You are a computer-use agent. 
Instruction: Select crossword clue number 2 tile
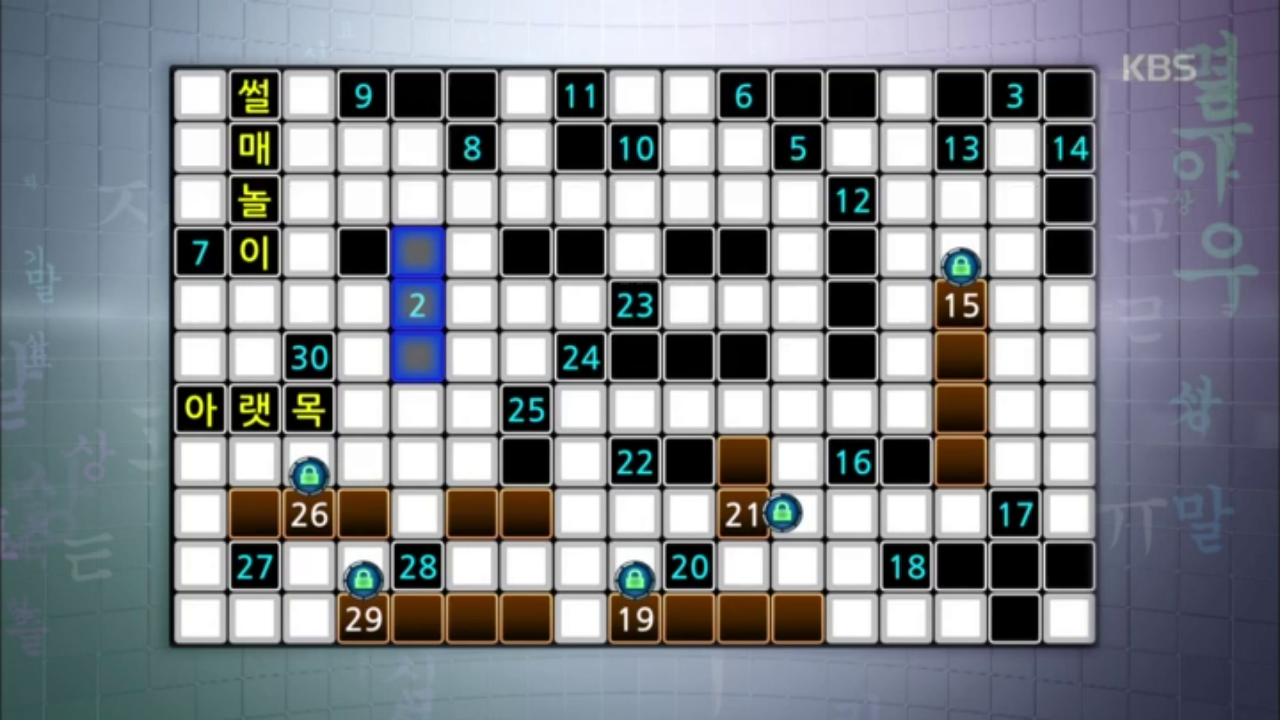pos(417,305)
